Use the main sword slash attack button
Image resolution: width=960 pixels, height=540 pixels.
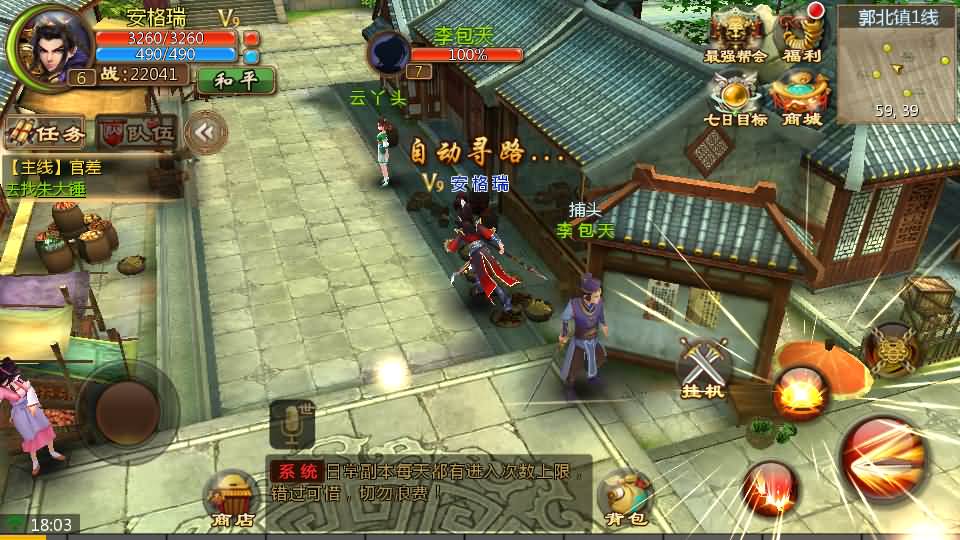888,462
